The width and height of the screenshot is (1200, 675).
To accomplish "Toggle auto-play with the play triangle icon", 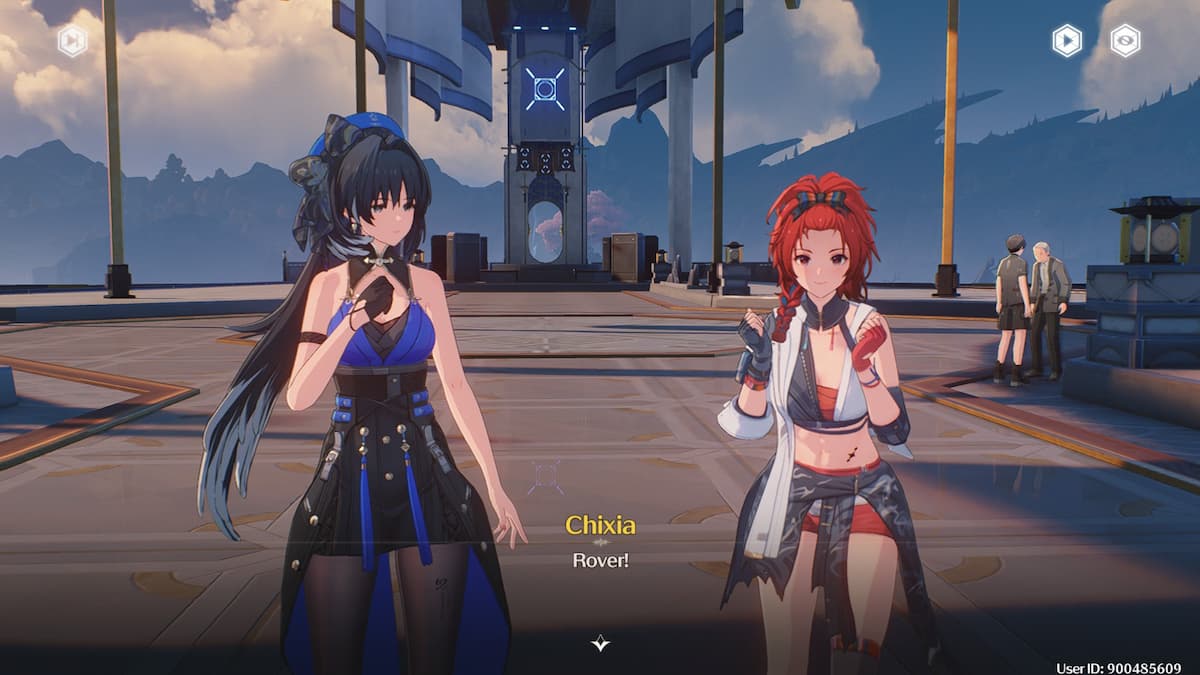I will tap(1067, 41).
